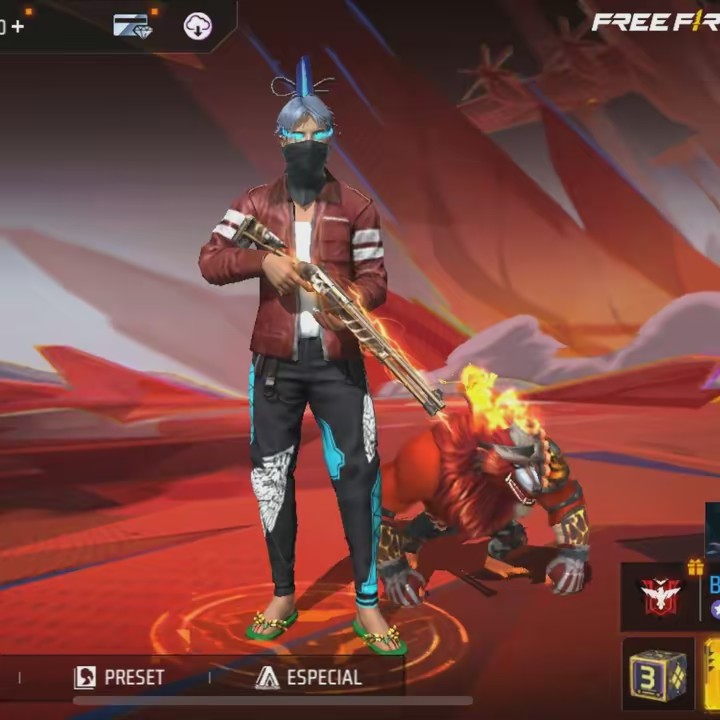The width and height of the screenshot is (720, 720).
Task: Open the red winged rank emblem
Action: click(660, 597)
